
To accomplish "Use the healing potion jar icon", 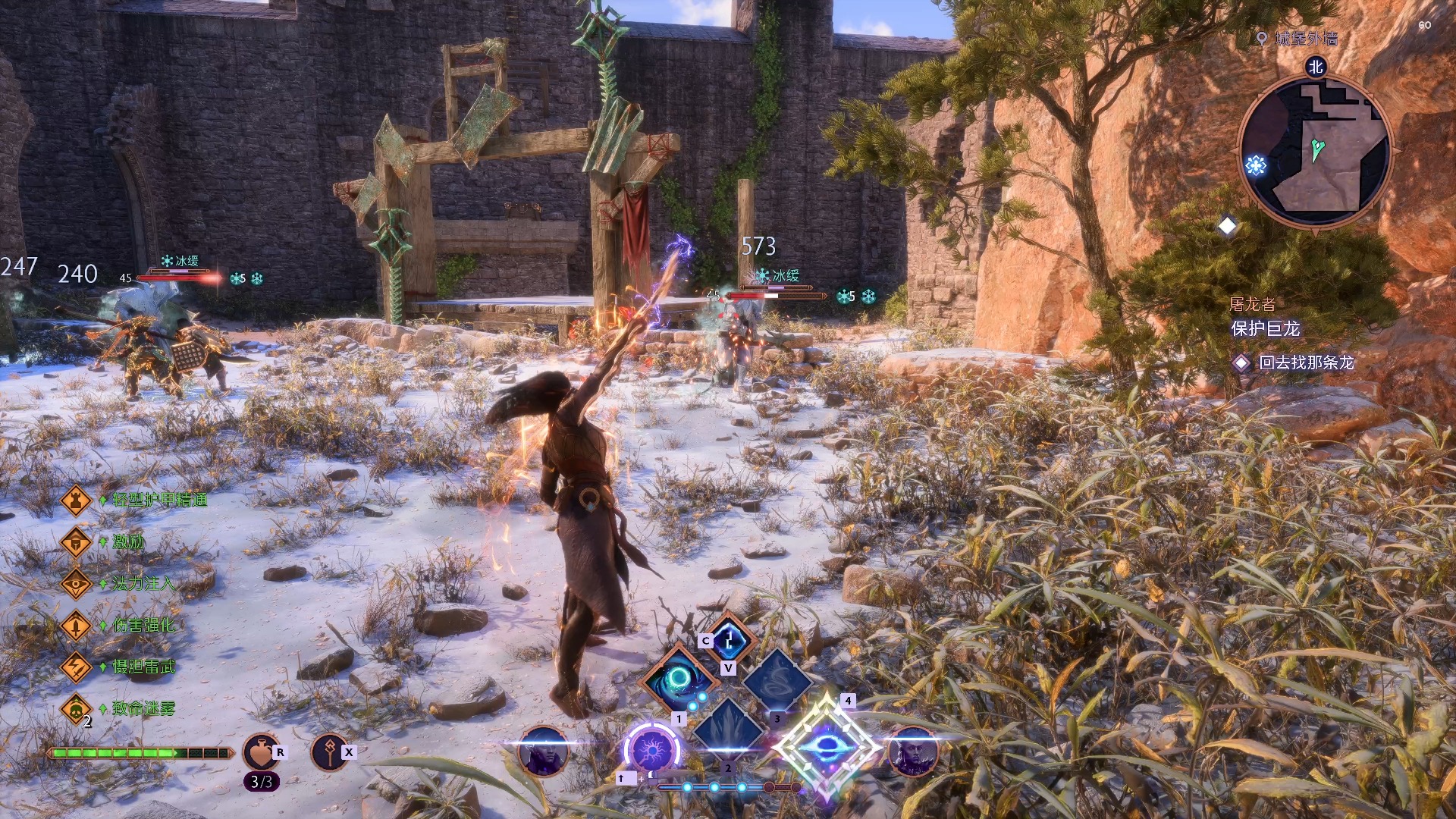I will 260,752.
